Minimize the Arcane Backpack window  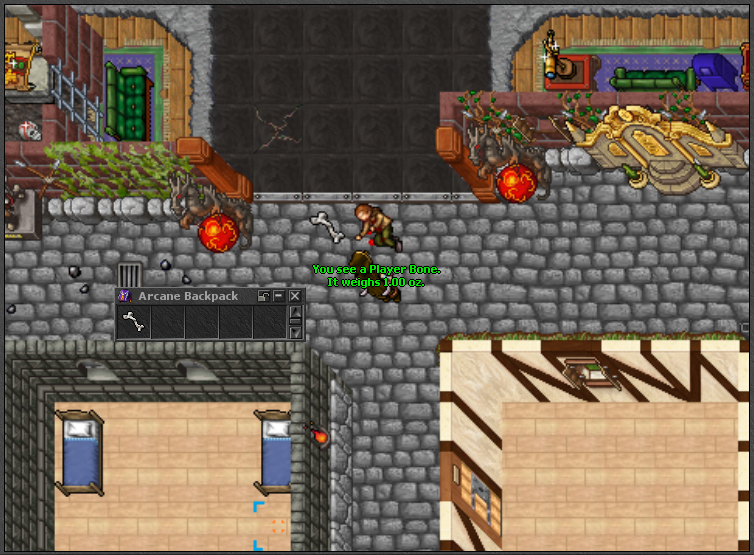coord(279,296)
